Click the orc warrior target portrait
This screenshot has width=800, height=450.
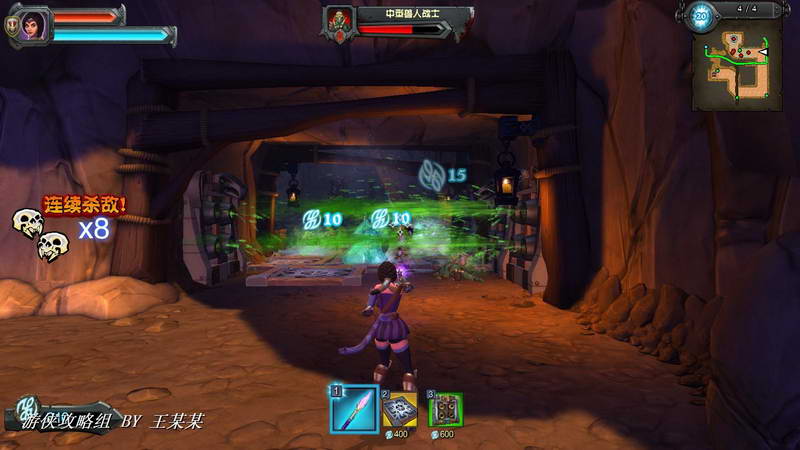(x=341, y=21)
